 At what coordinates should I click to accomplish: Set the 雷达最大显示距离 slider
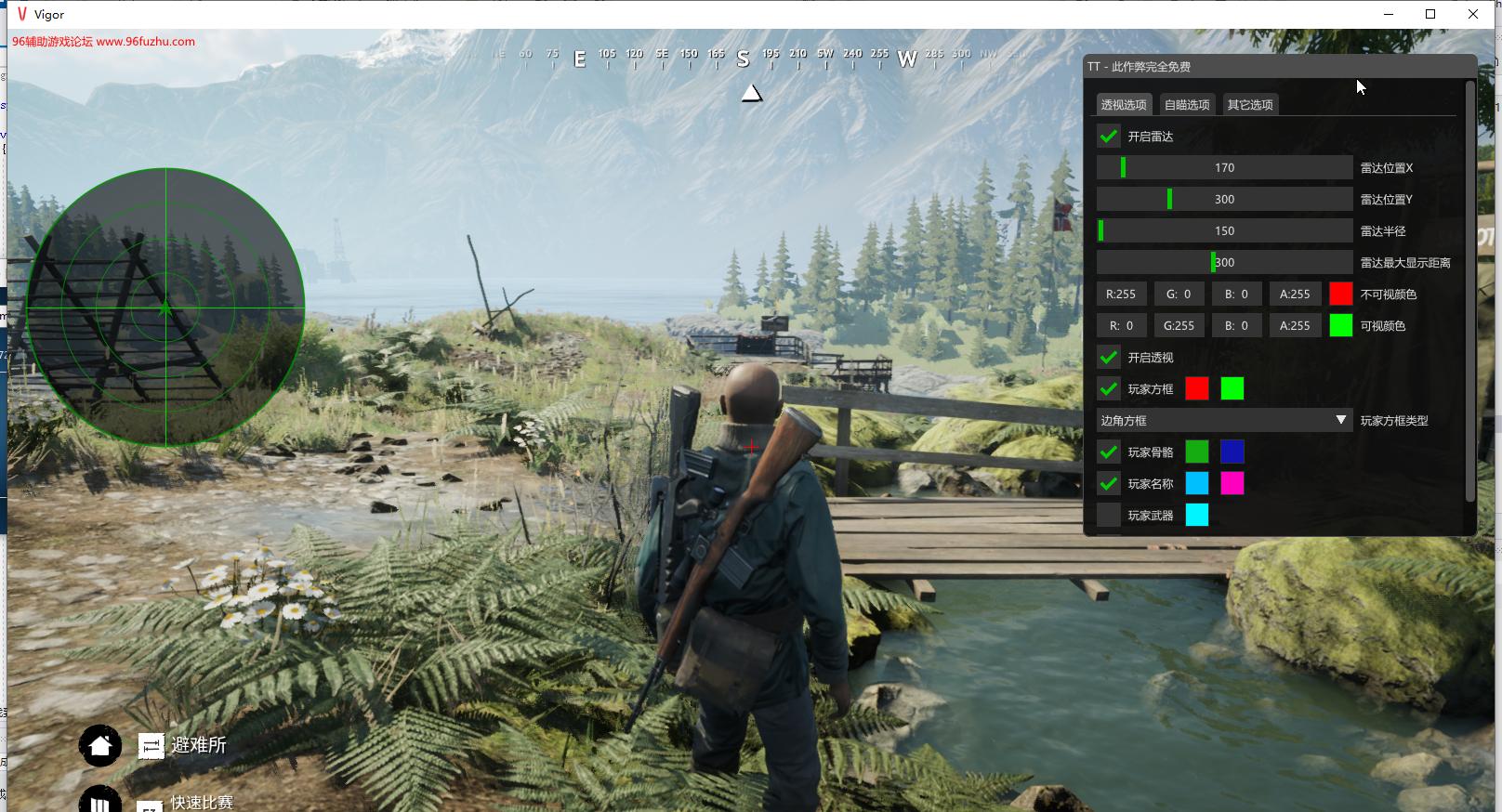pyautogui.click(x=1224, y=263)
